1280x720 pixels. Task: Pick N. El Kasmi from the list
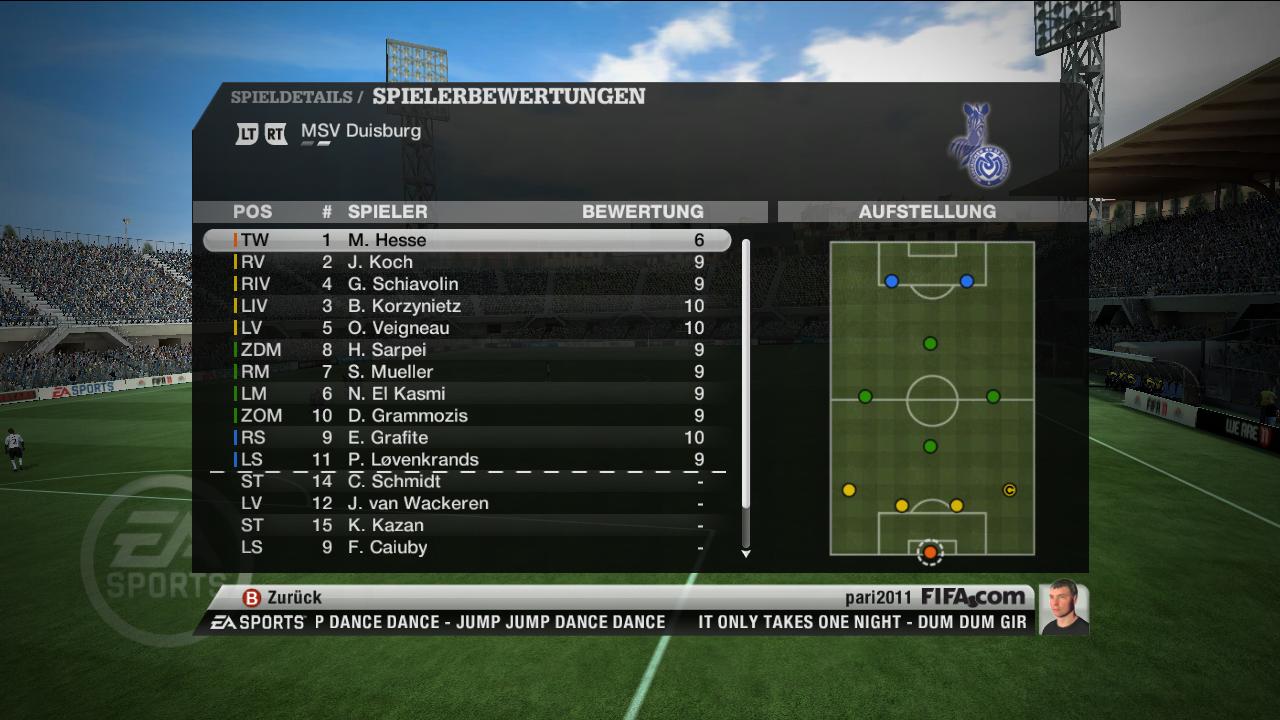click(467, 394)
